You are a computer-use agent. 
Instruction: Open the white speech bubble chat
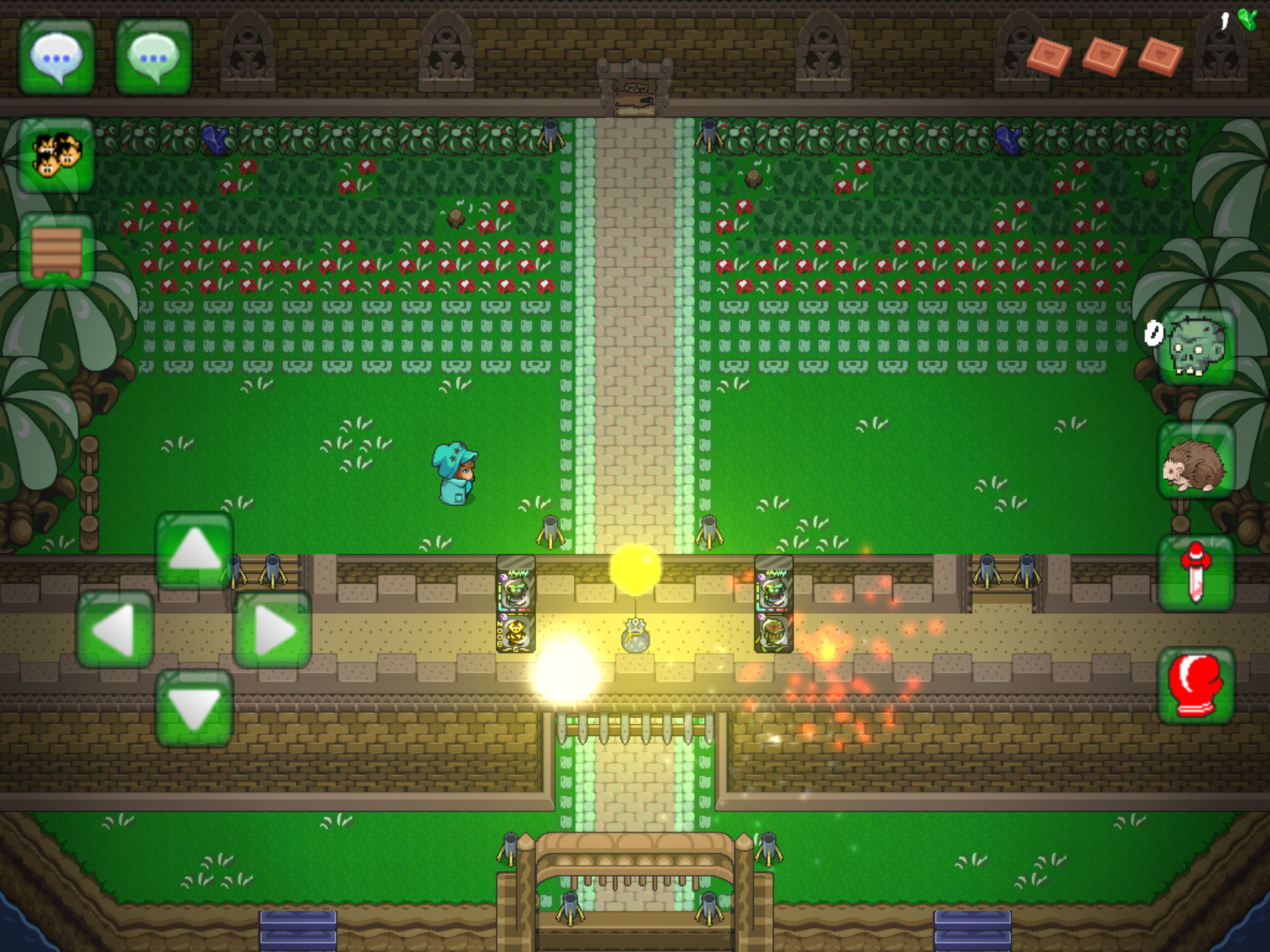click(56, 57)
